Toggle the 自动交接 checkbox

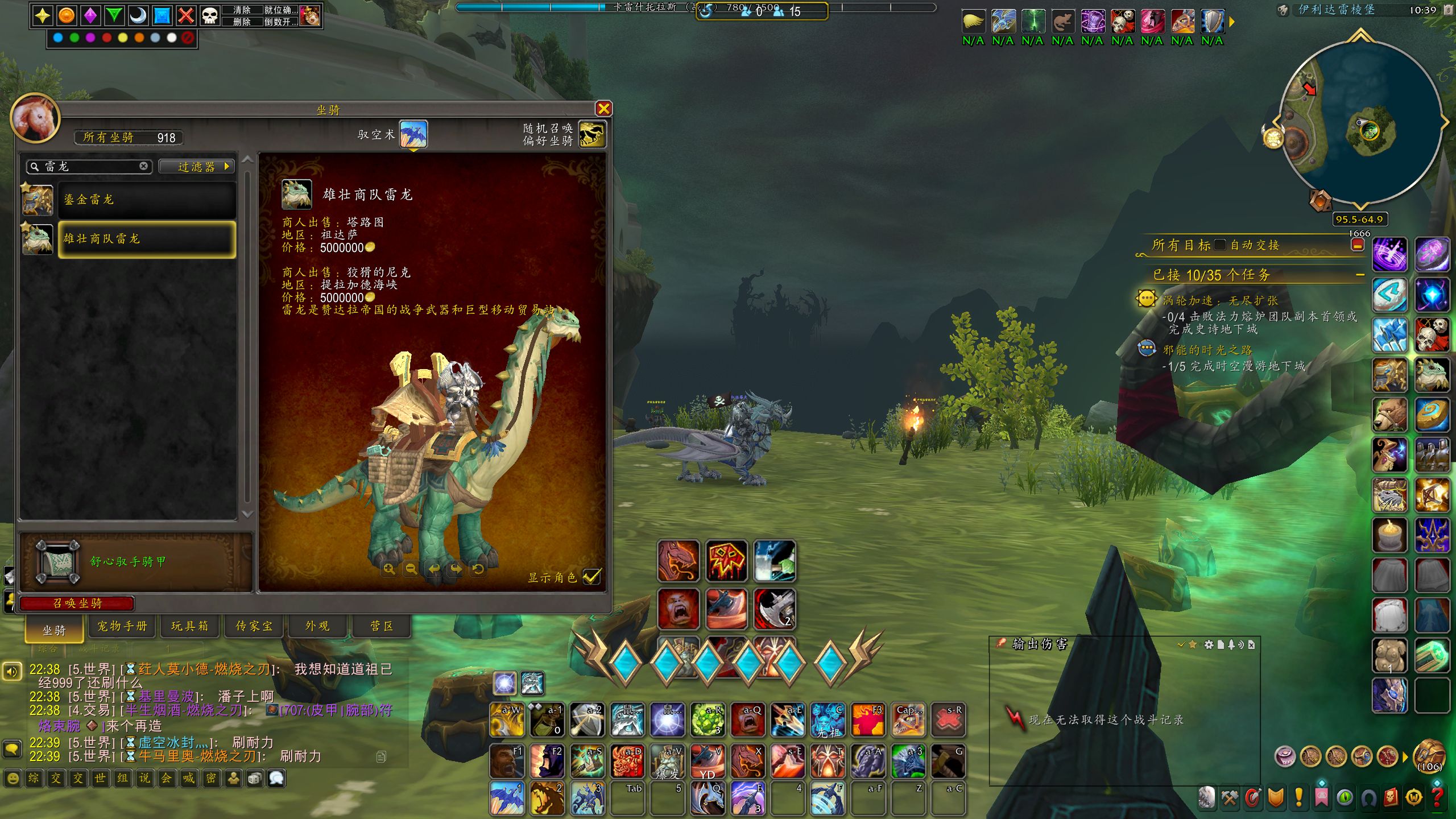(1219, 245)
